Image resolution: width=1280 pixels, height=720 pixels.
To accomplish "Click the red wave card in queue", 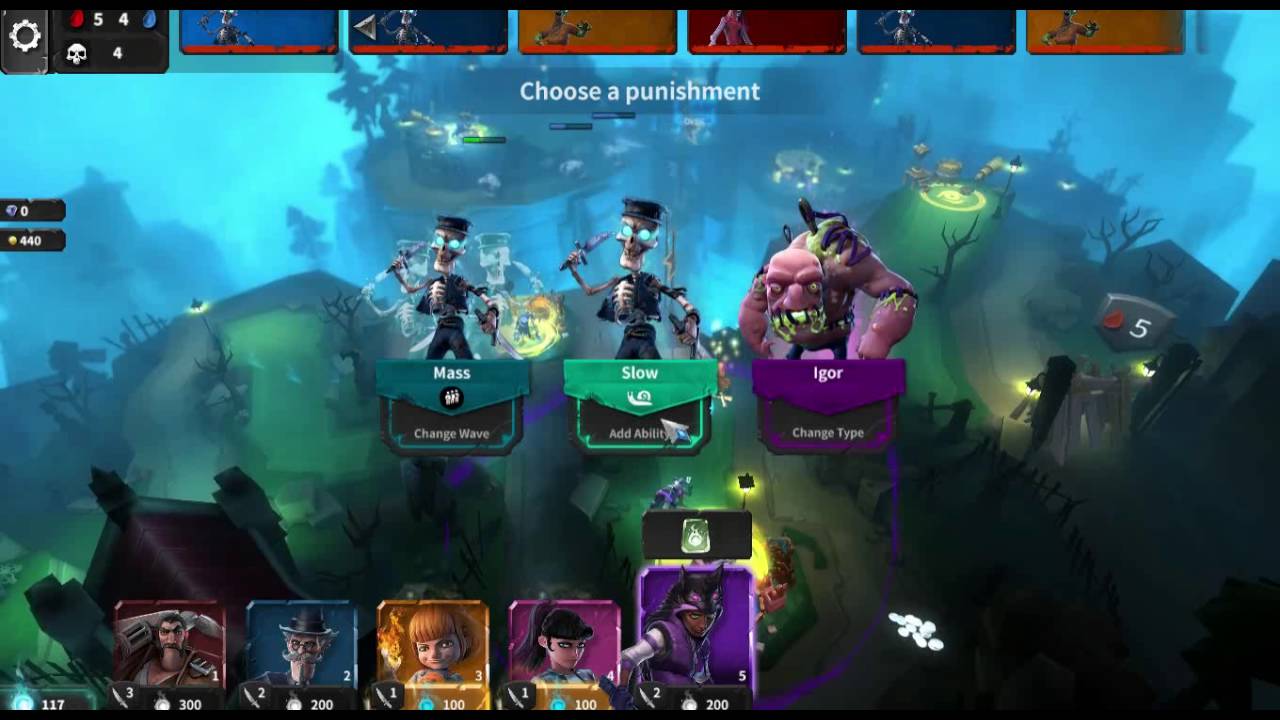I will pyautogui.click(x=767, y=32).
